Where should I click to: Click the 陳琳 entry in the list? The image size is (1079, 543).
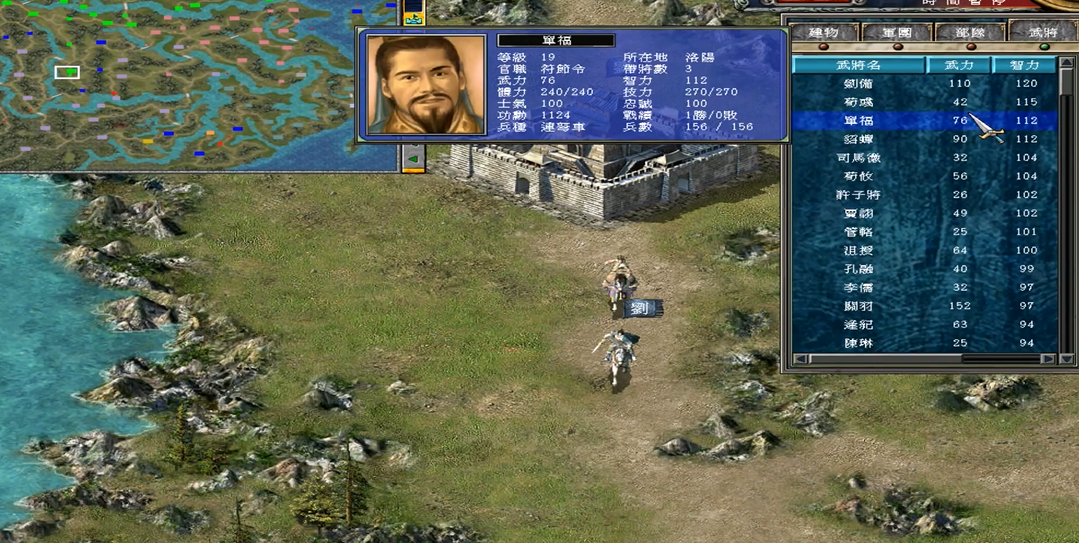859,343
